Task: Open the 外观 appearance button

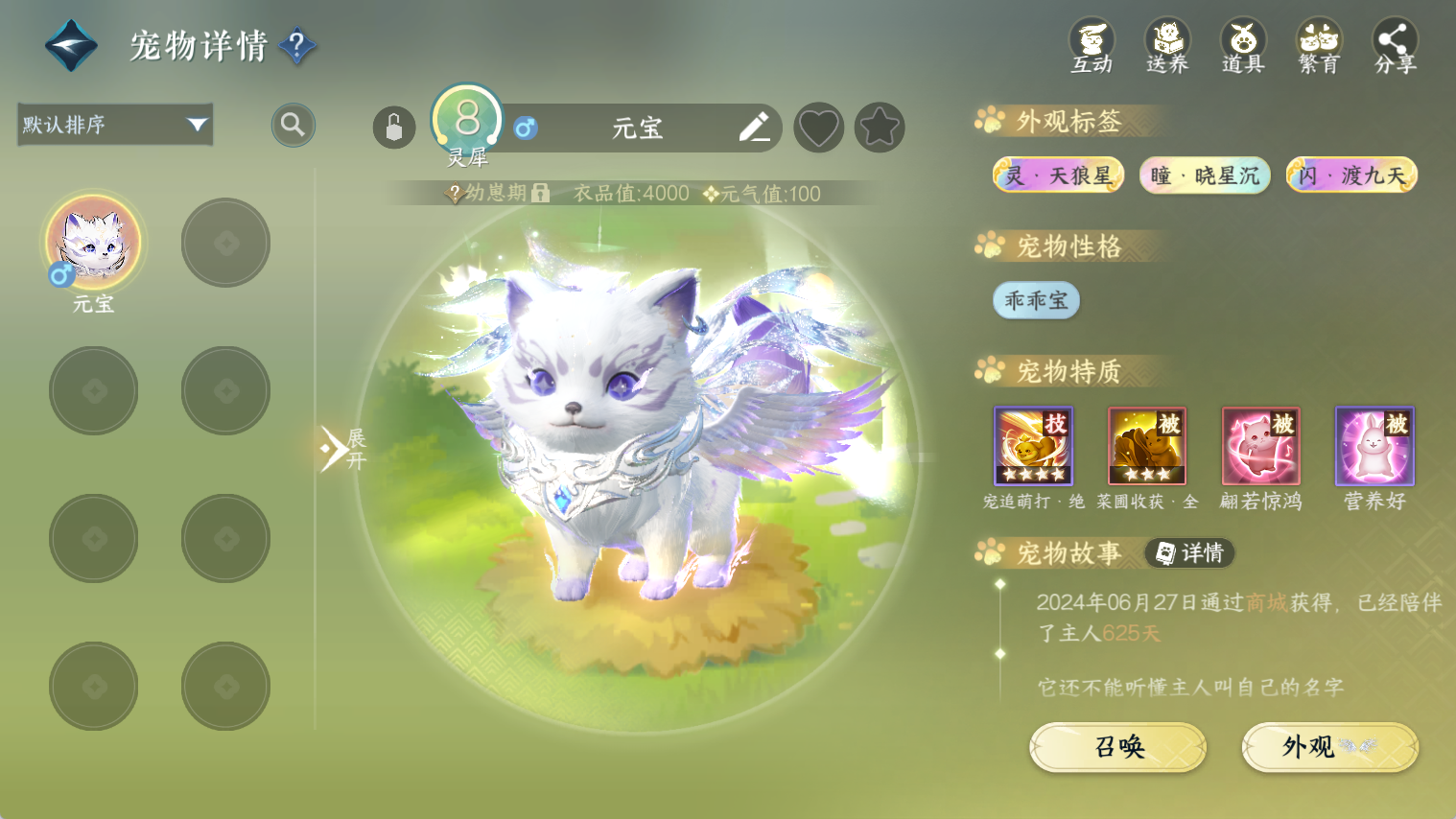Action: tap(1329, 747)
